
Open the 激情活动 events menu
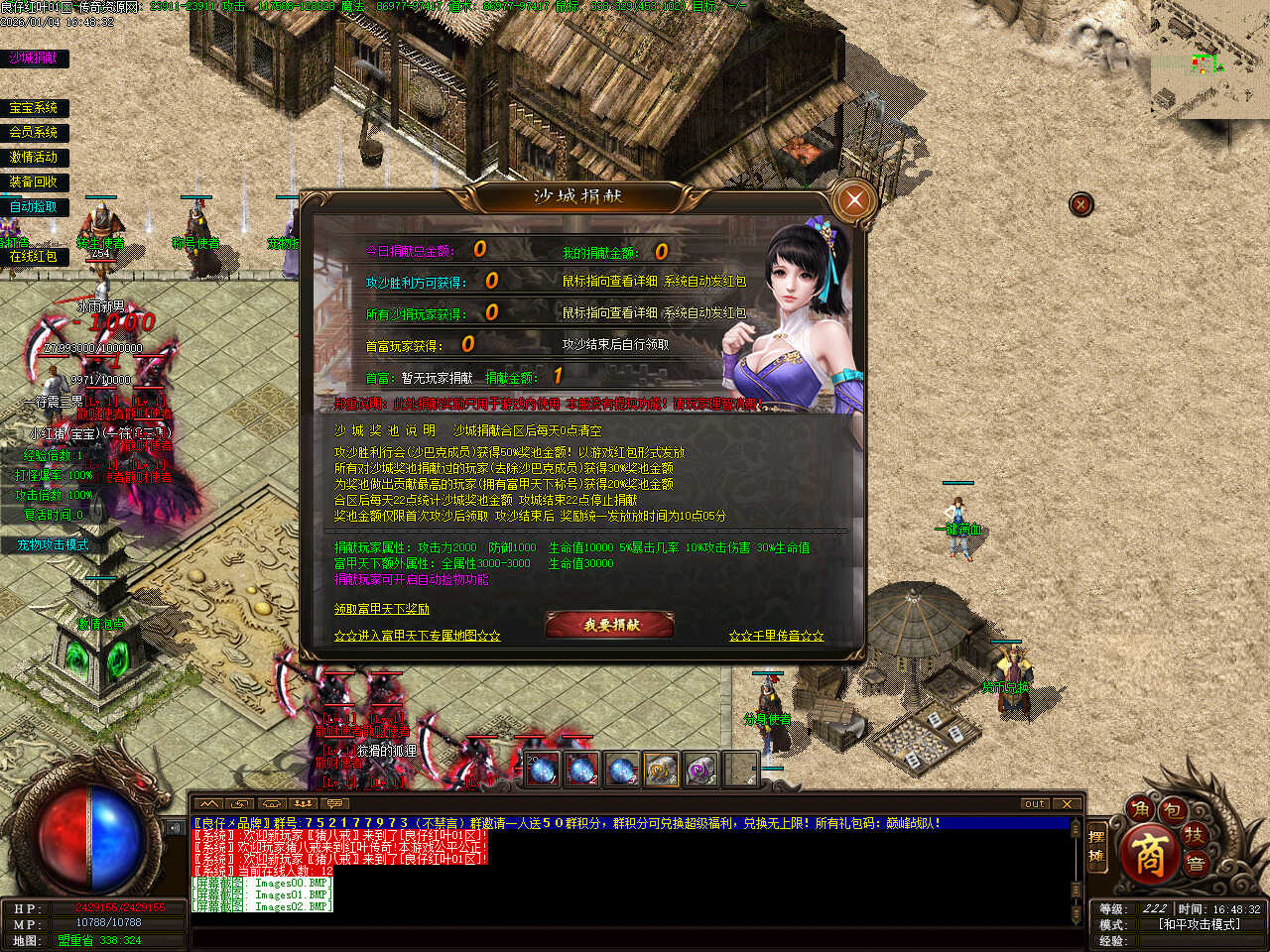coord(34,157)
